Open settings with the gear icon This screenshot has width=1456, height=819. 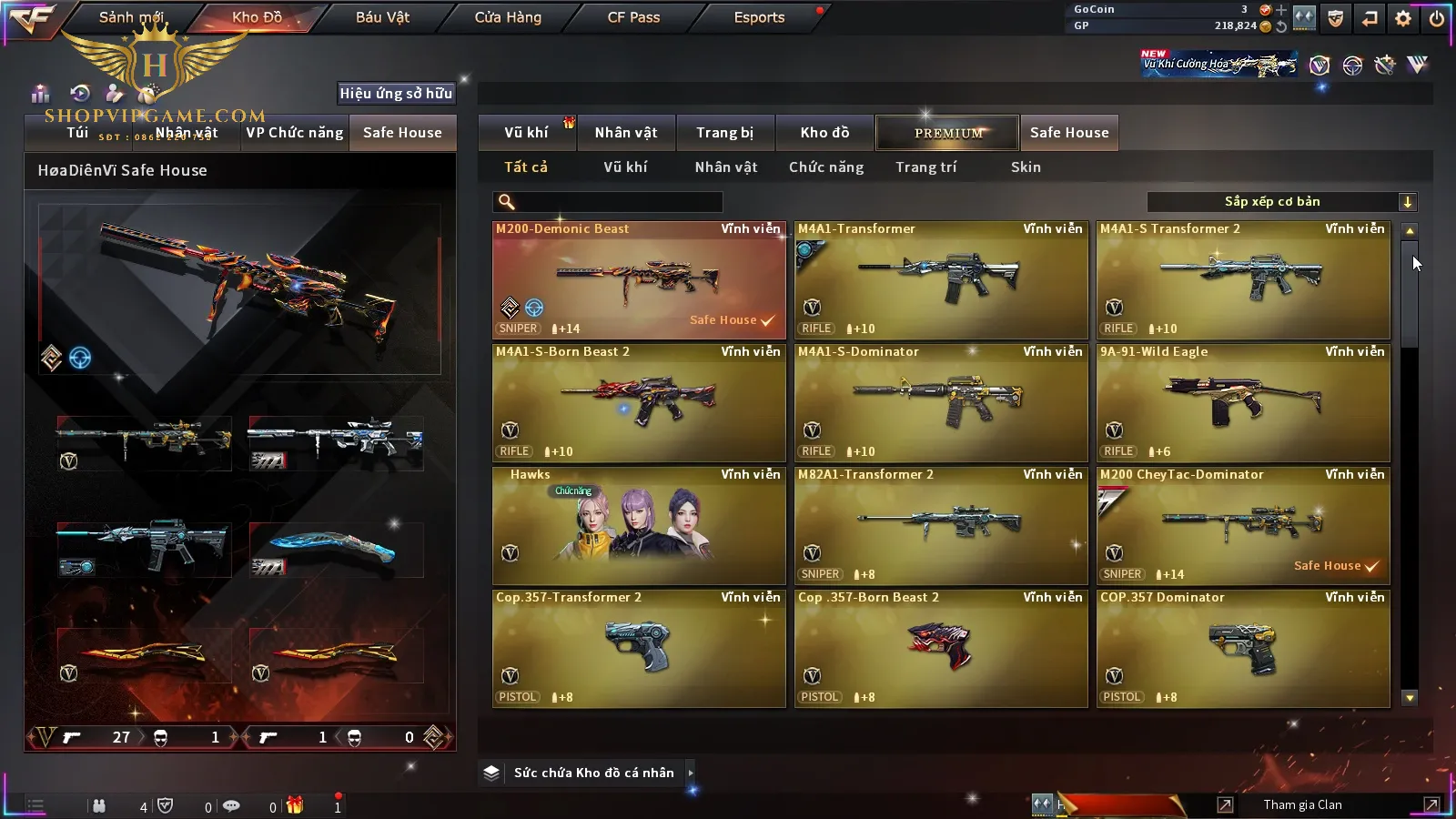(1403, 18)
